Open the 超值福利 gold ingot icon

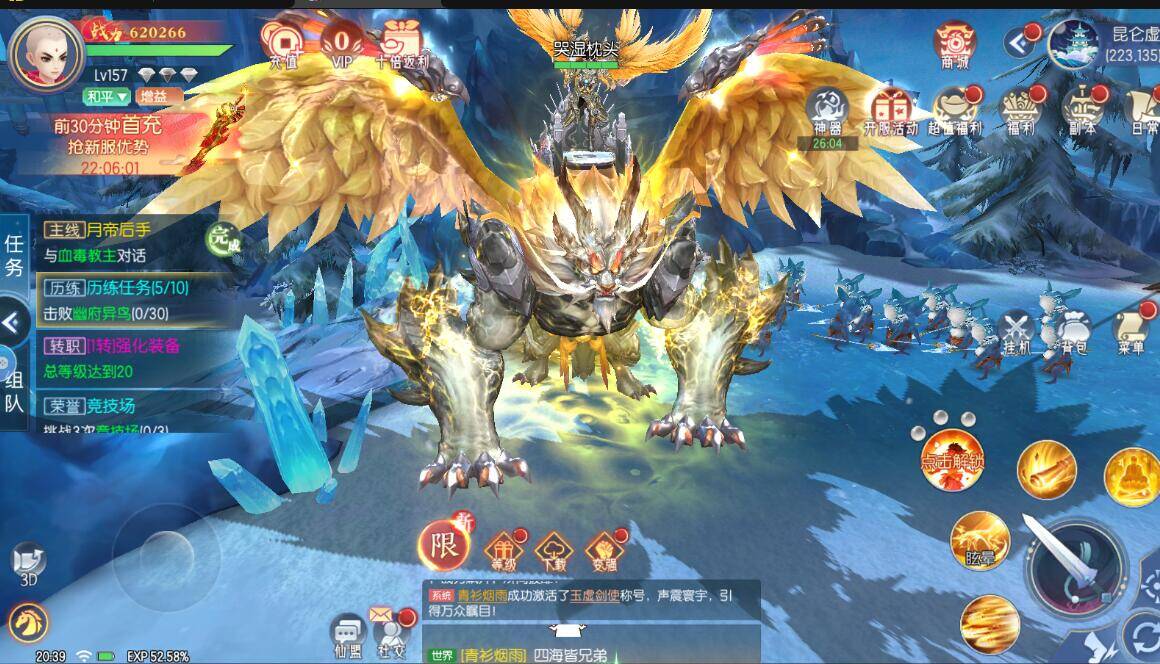[955, 108]
